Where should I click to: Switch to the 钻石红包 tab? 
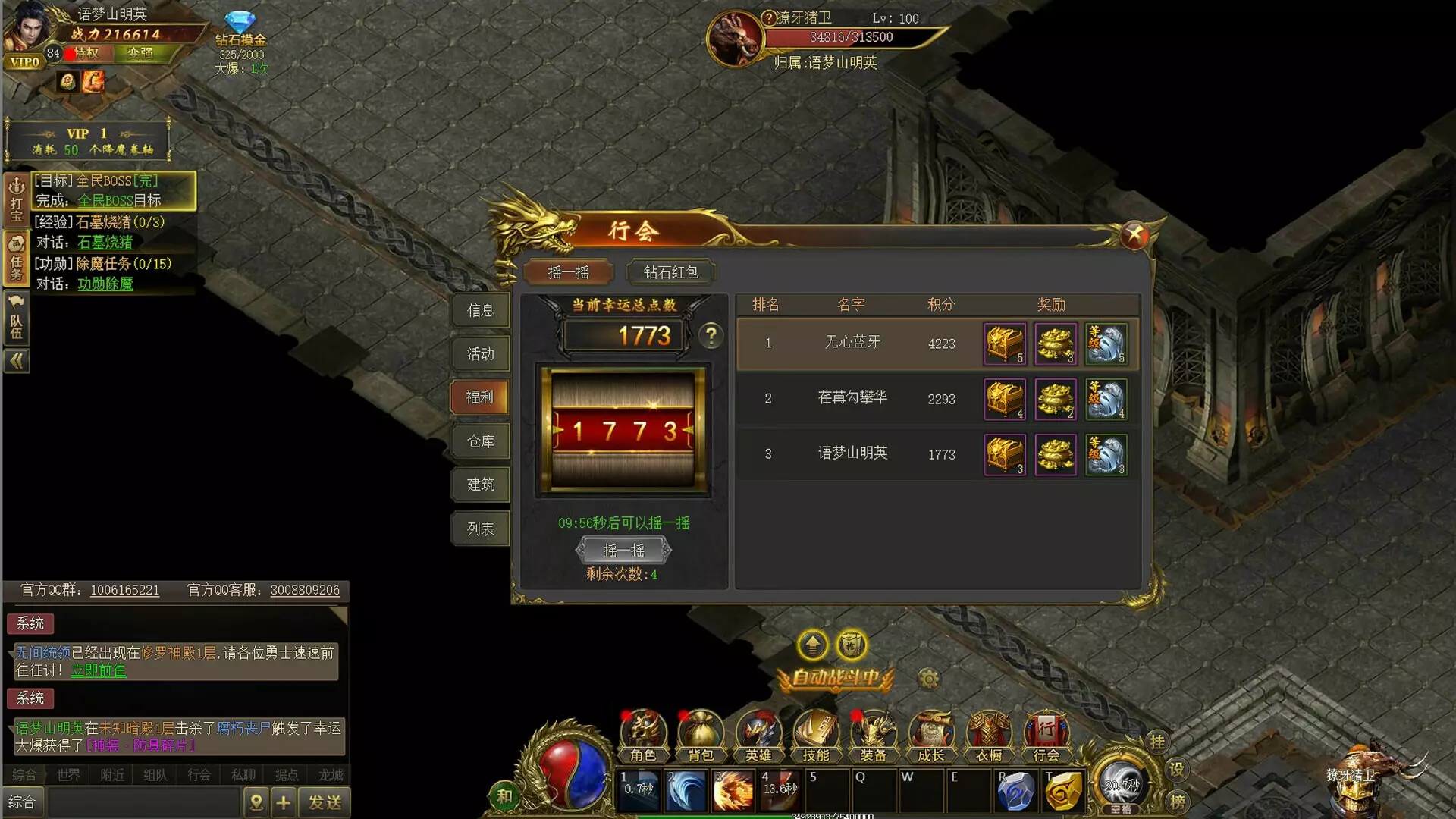click(x=670, y=271)
